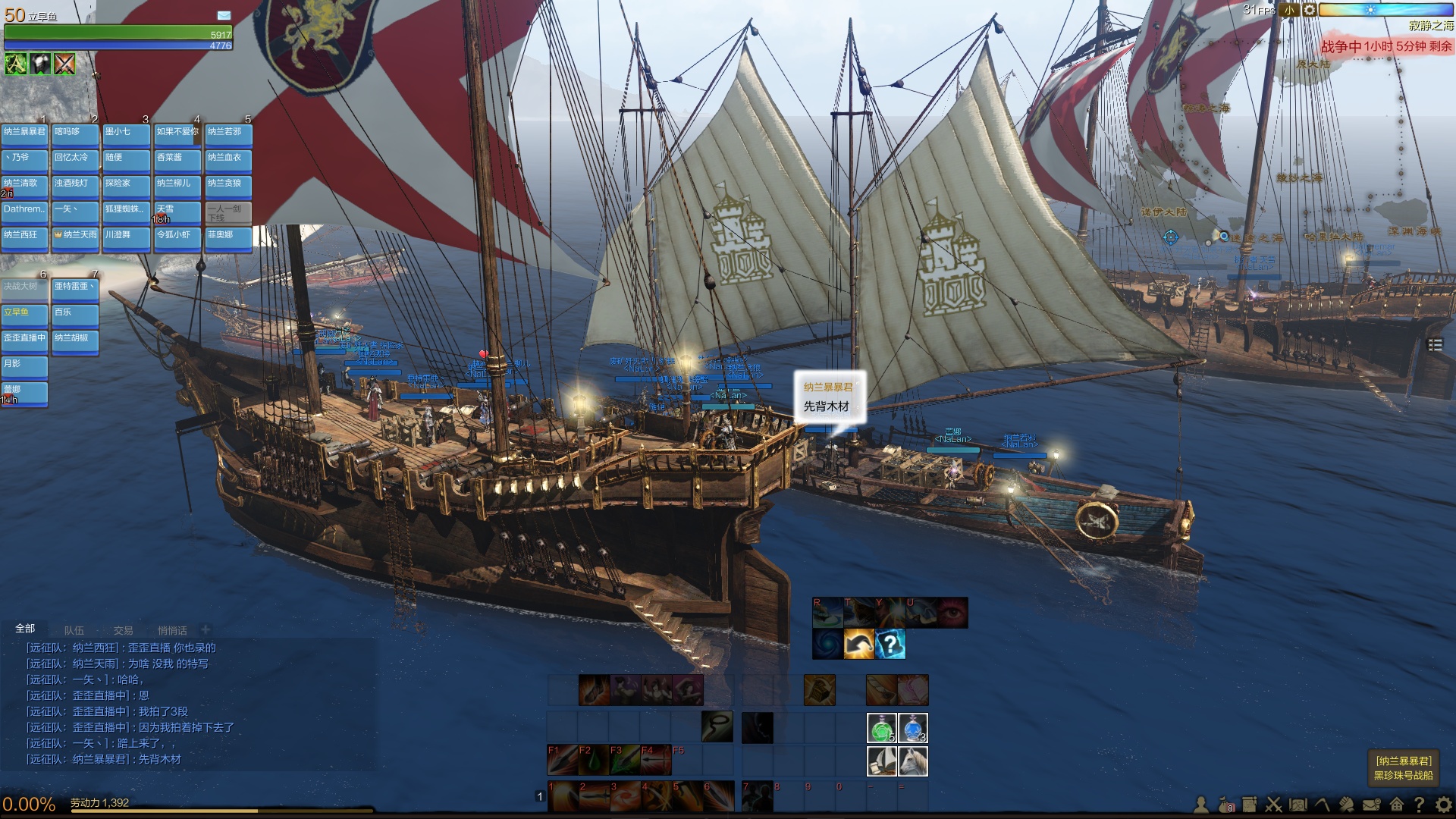Add a new chat tab with plus
The width and height of the screenshot is (1456, 819).
coord(206,629)
